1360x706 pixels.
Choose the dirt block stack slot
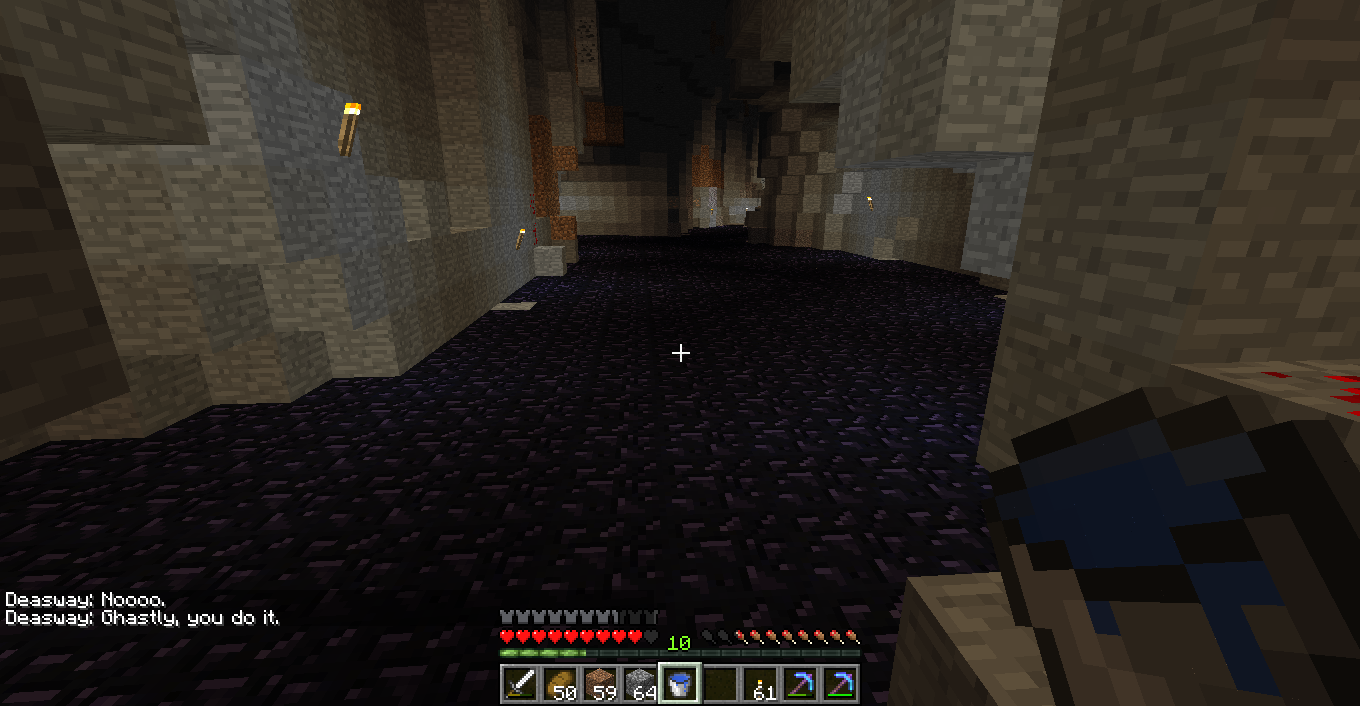(599, 684)
